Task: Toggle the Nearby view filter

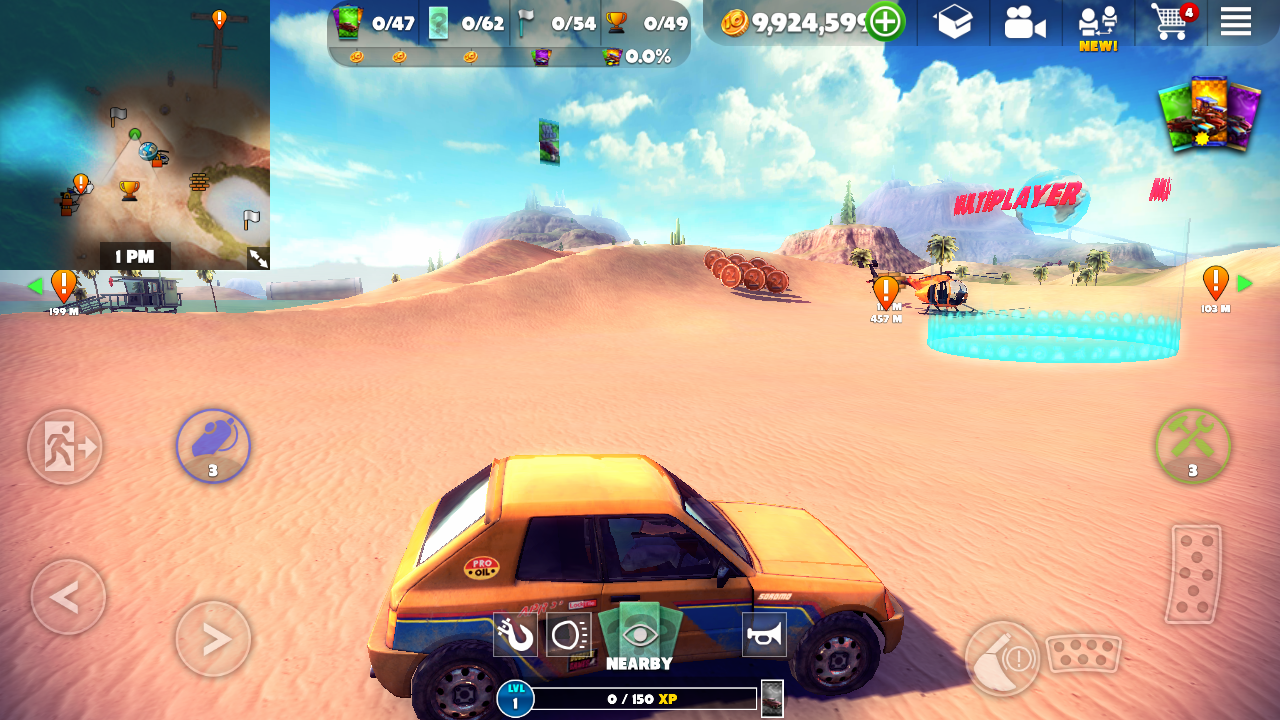Action: click(x=639, y=638)
